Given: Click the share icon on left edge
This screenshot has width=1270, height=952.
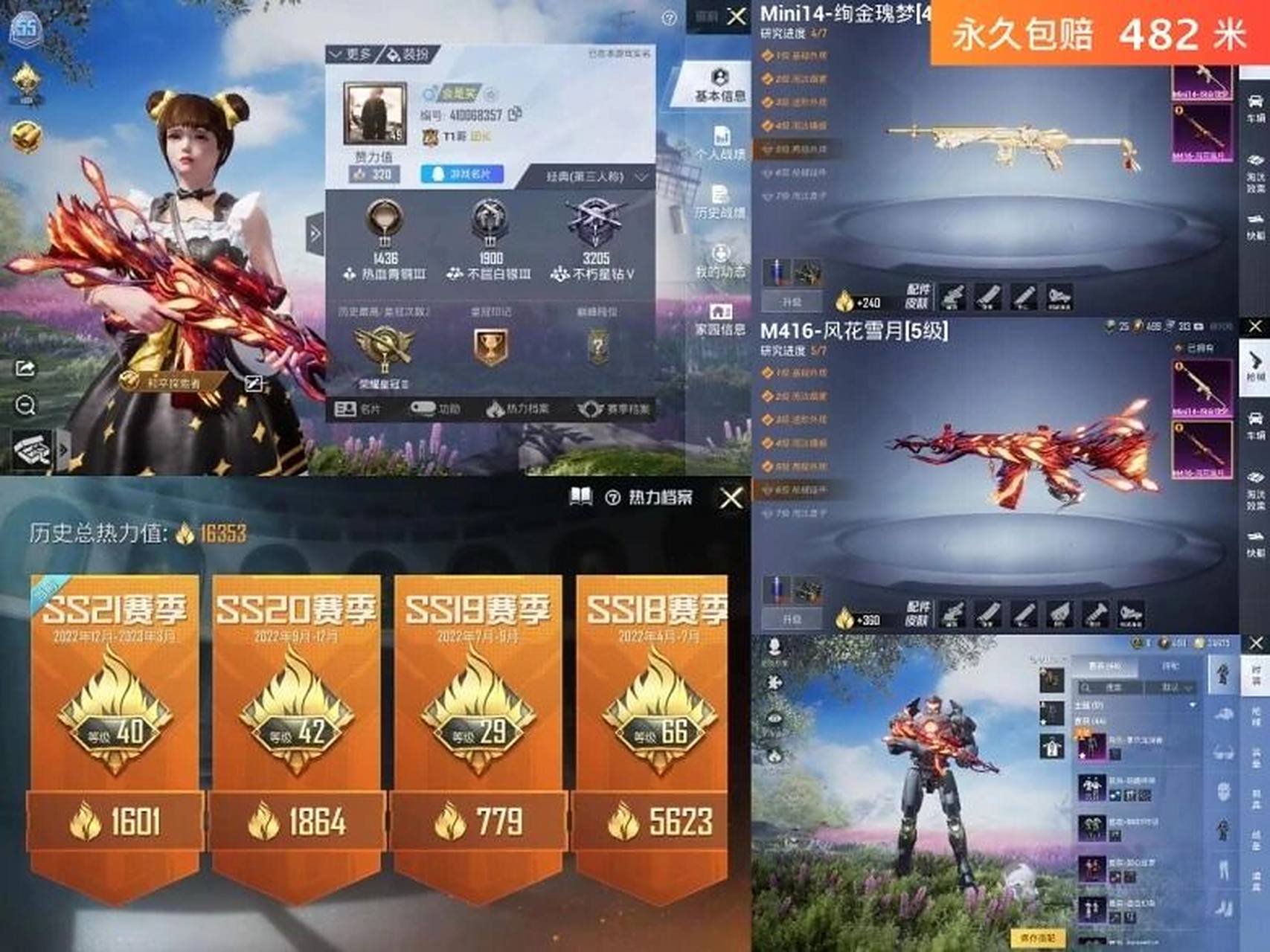Looking at the screenshot, I should (26, 368).
